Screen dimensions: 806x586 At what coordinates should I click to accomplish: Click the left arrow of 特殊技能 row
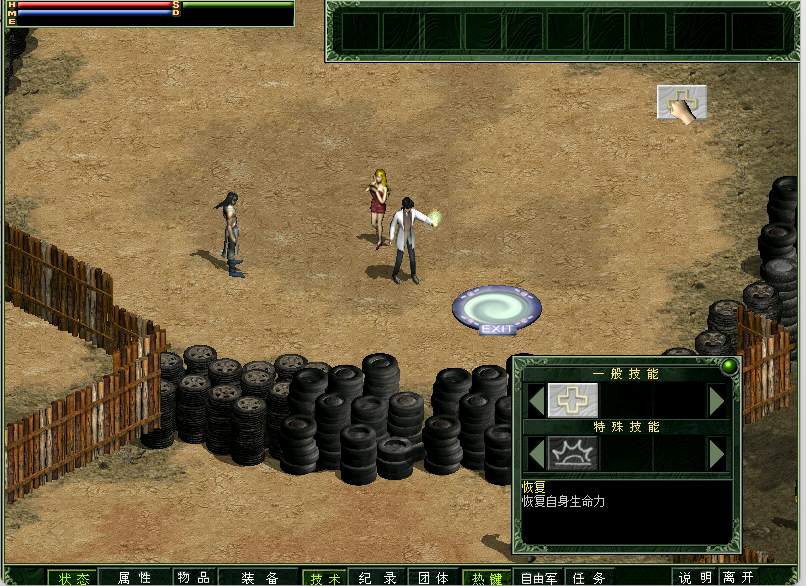[536, 454]
